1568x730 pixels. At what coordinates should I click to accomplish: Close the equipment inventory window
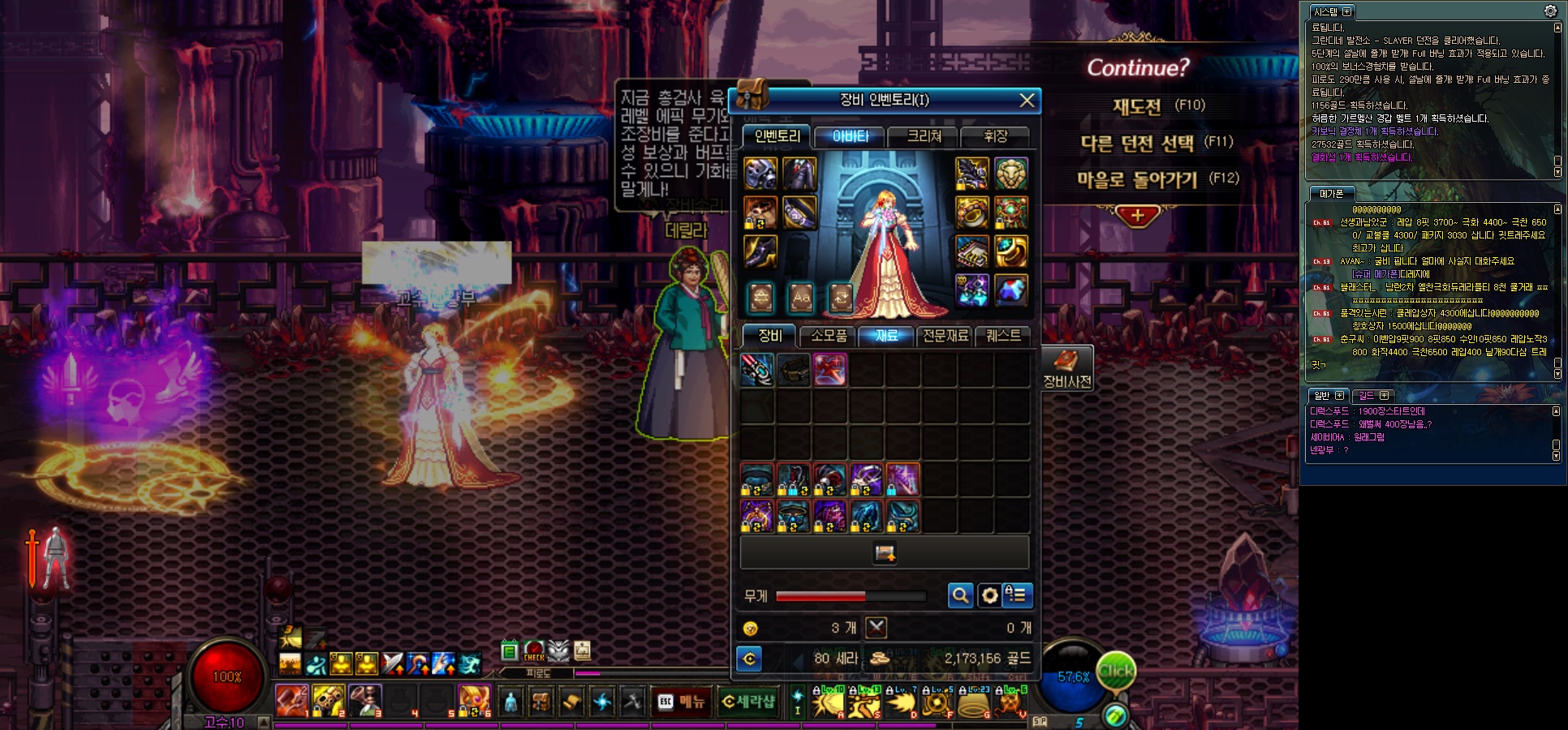click(1027, 100)
